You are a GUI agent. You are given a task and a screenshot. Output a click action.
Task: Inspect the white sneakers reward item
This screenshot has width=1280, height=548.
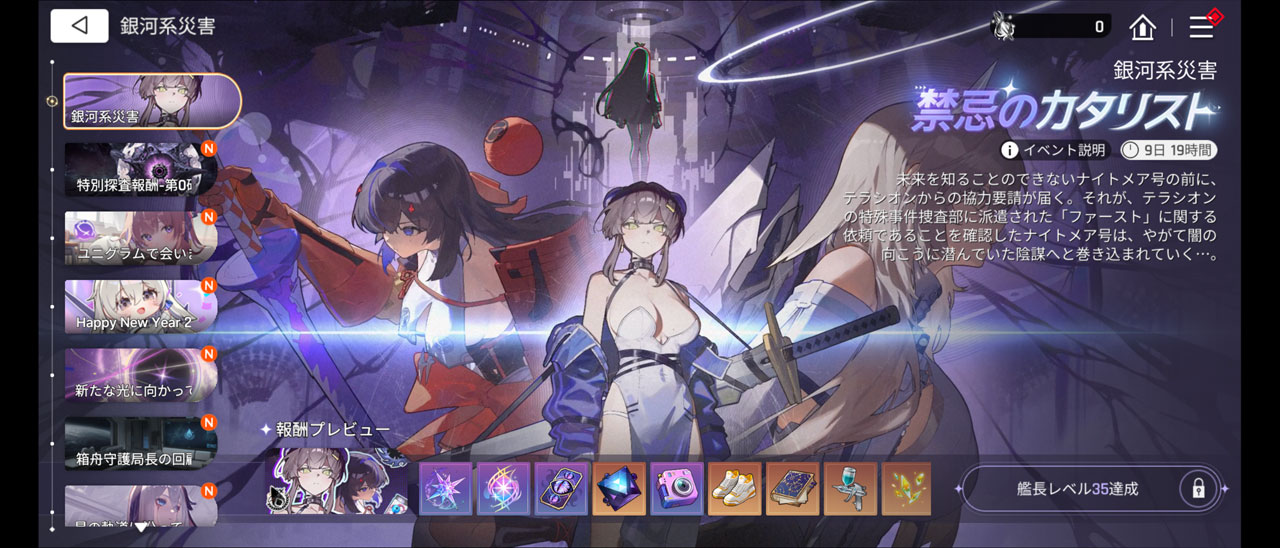(x=735, y=489)
